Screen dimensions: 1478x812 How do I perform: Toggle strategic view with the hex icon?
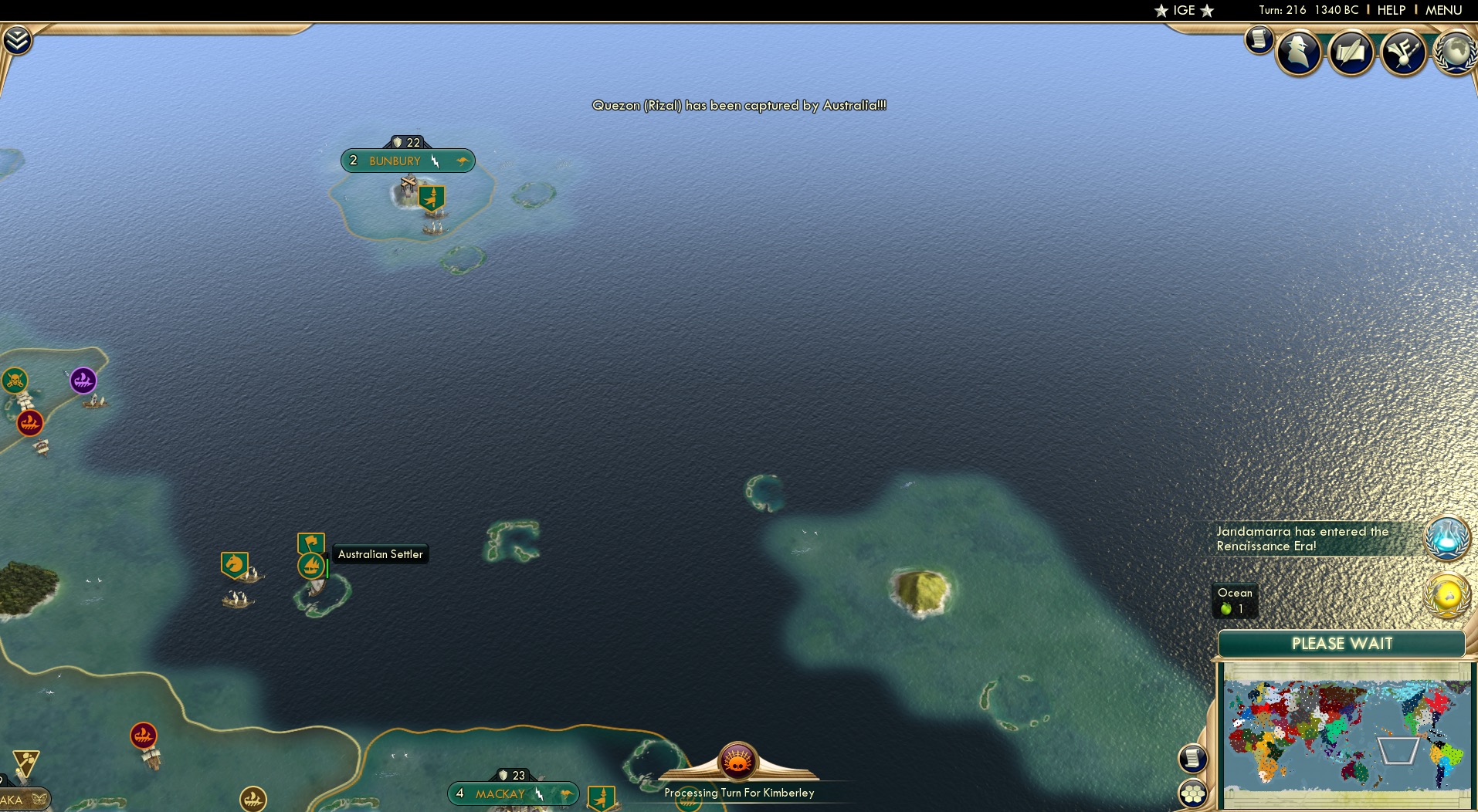(1193, 790)
